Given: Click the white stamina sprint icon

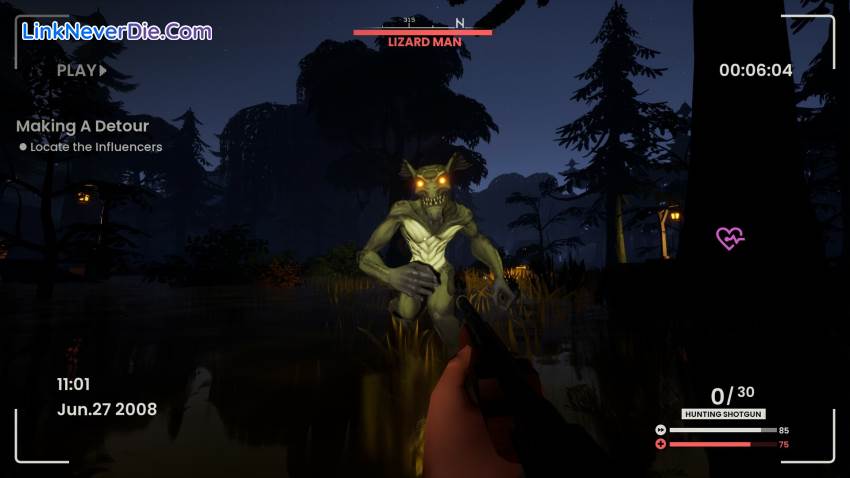Looking at the screenshot, I should (660, 430).
